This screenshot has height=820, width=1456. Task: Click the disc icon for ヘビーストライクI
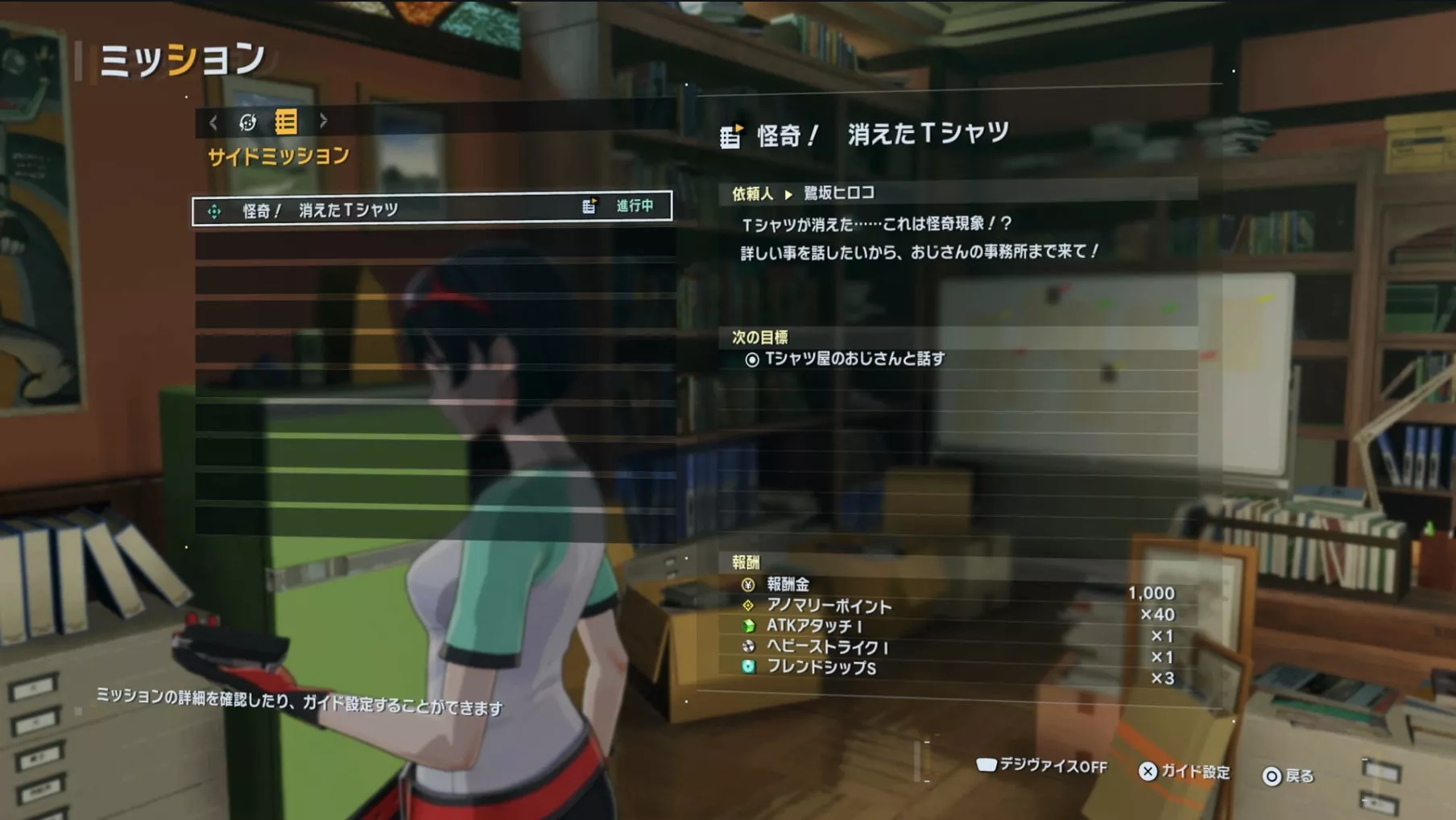tap(749, 647)
